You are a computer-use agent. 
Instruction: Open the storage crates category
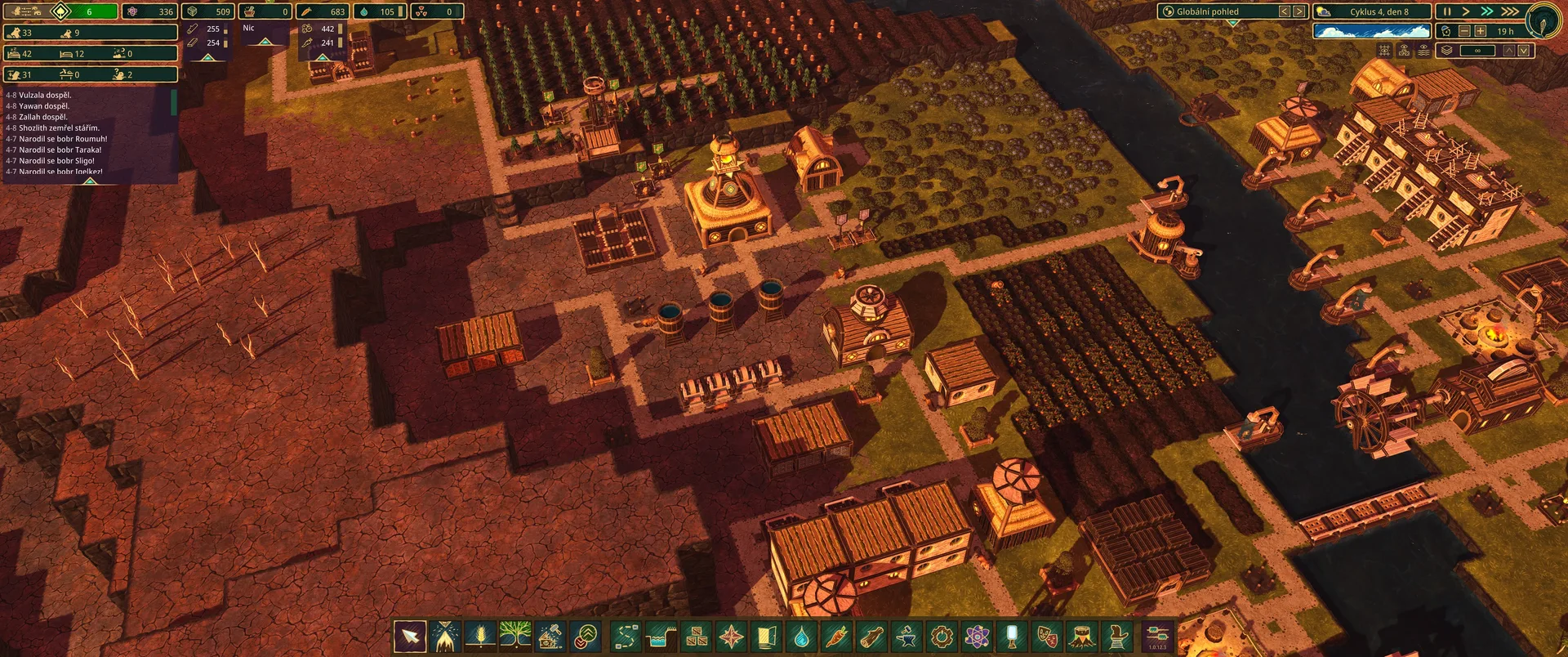point(696,636)
